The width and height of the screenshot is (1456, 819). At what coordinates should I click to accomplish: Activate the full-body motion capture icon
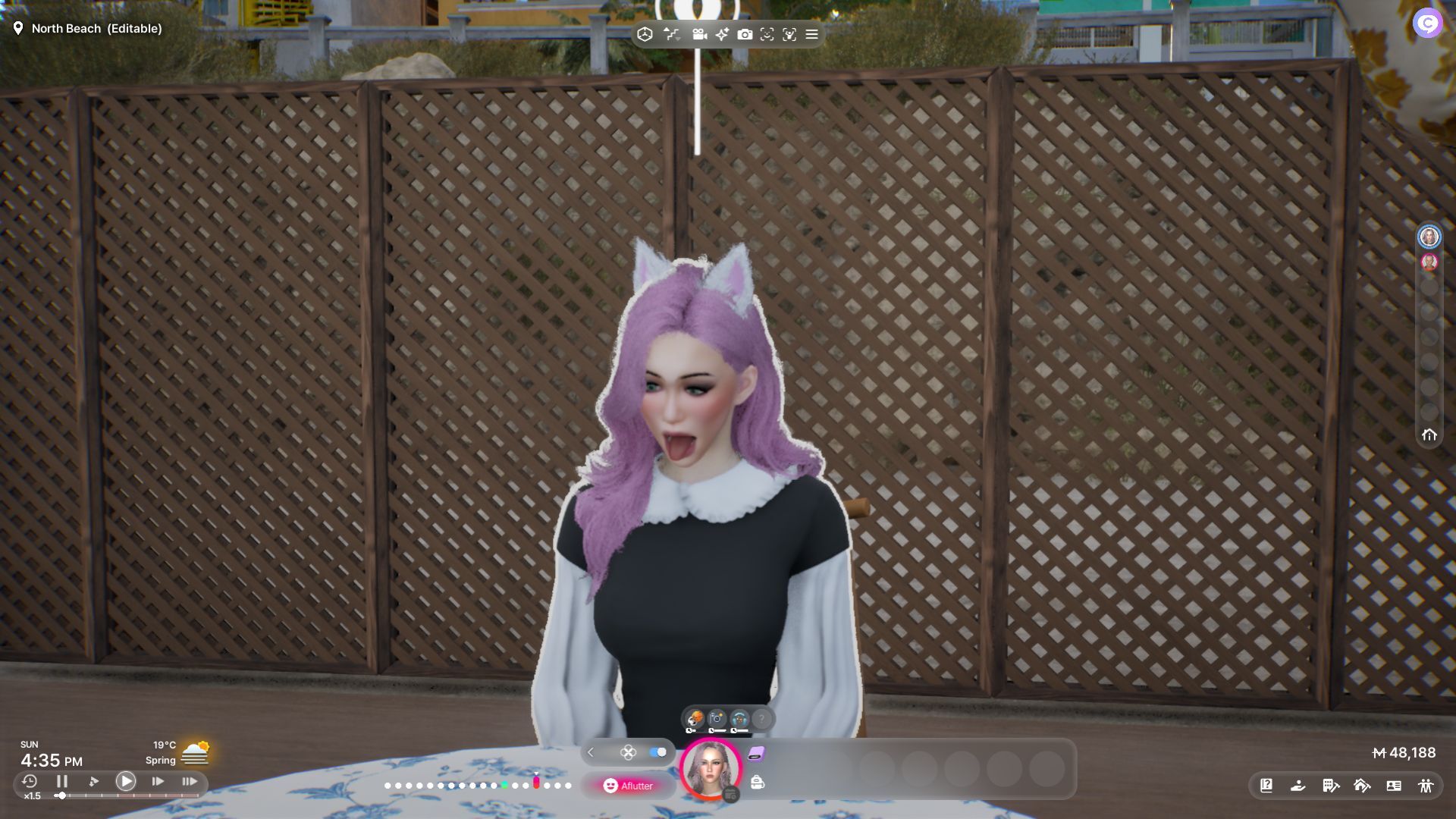pyautogui.click(x=789, y=34)
